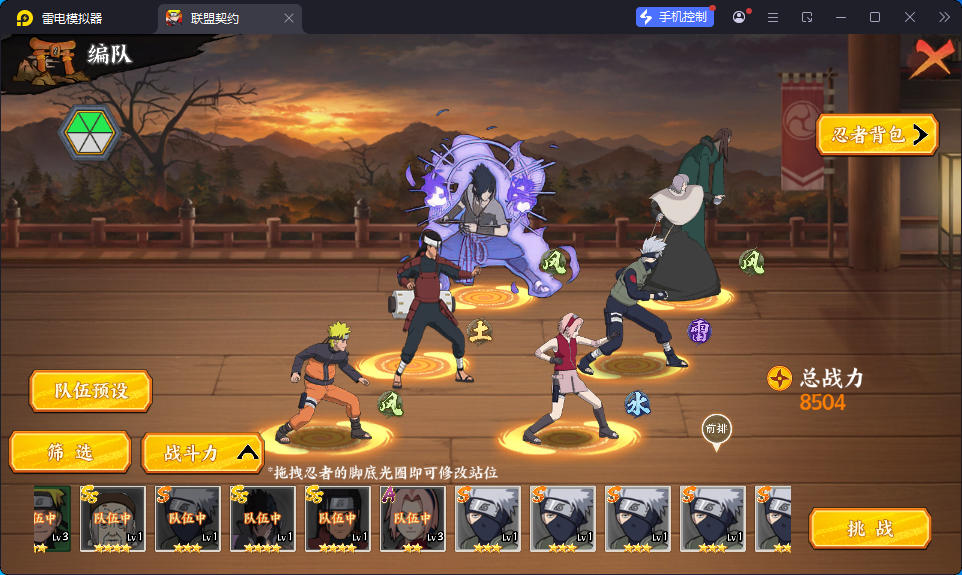Select the Sasuke card in the ninja roster
Viewport: 962px width, 575px height.
[262, 519]
